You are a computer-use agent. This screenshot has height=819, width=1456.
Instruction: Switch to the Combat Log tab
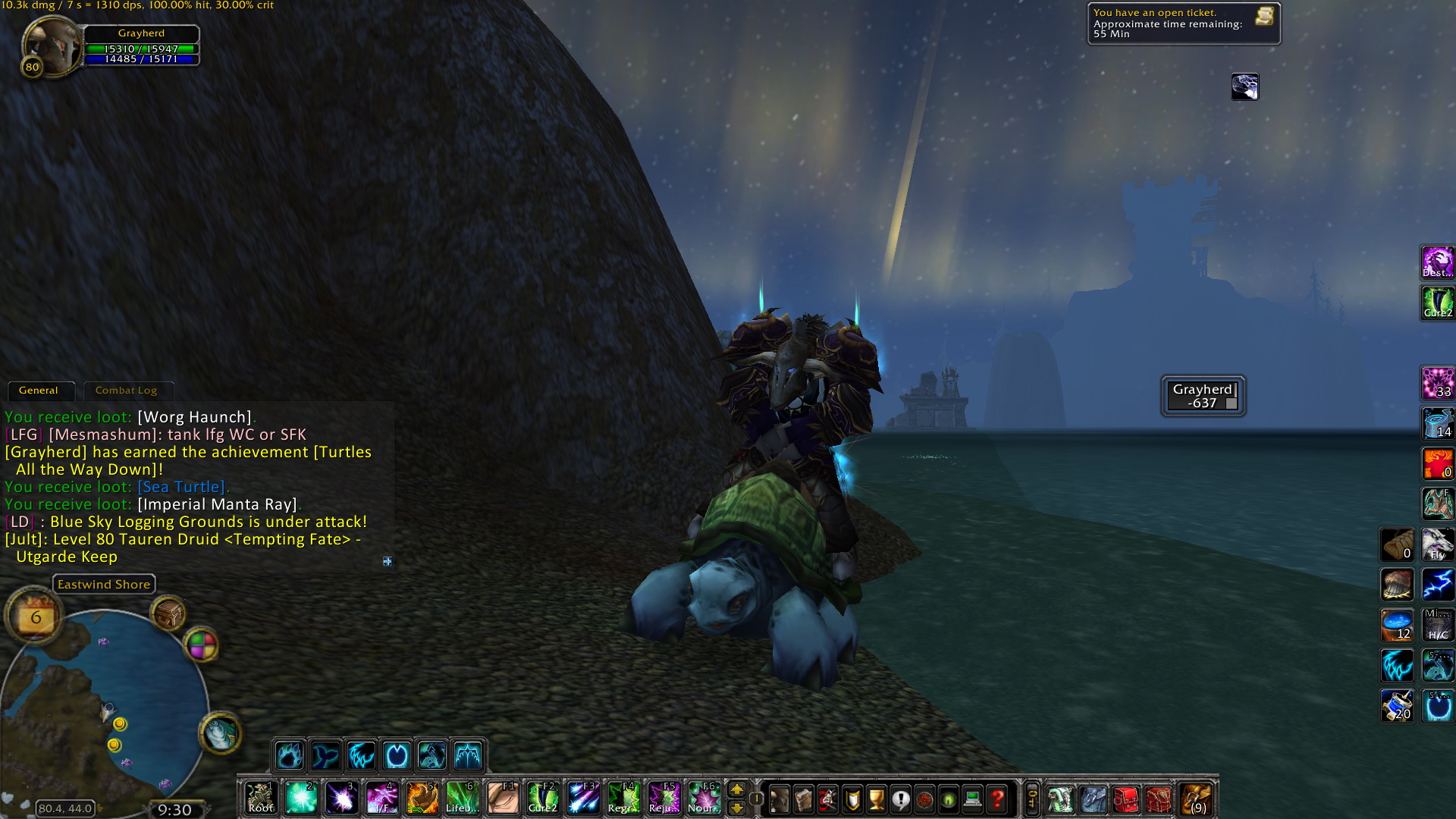127,391
